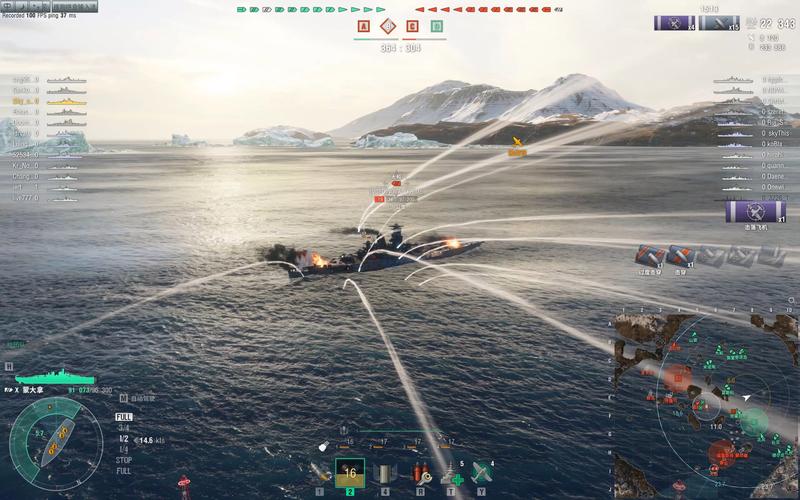Set engine speed to 1/2
Screen dimensions: 800x500
coord(124,439)
